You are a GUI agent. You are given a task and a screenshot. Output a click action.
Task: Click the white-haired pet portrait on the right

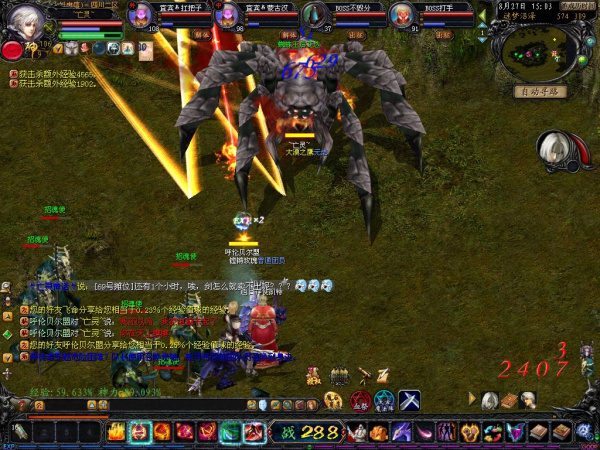tap(553, 148)
